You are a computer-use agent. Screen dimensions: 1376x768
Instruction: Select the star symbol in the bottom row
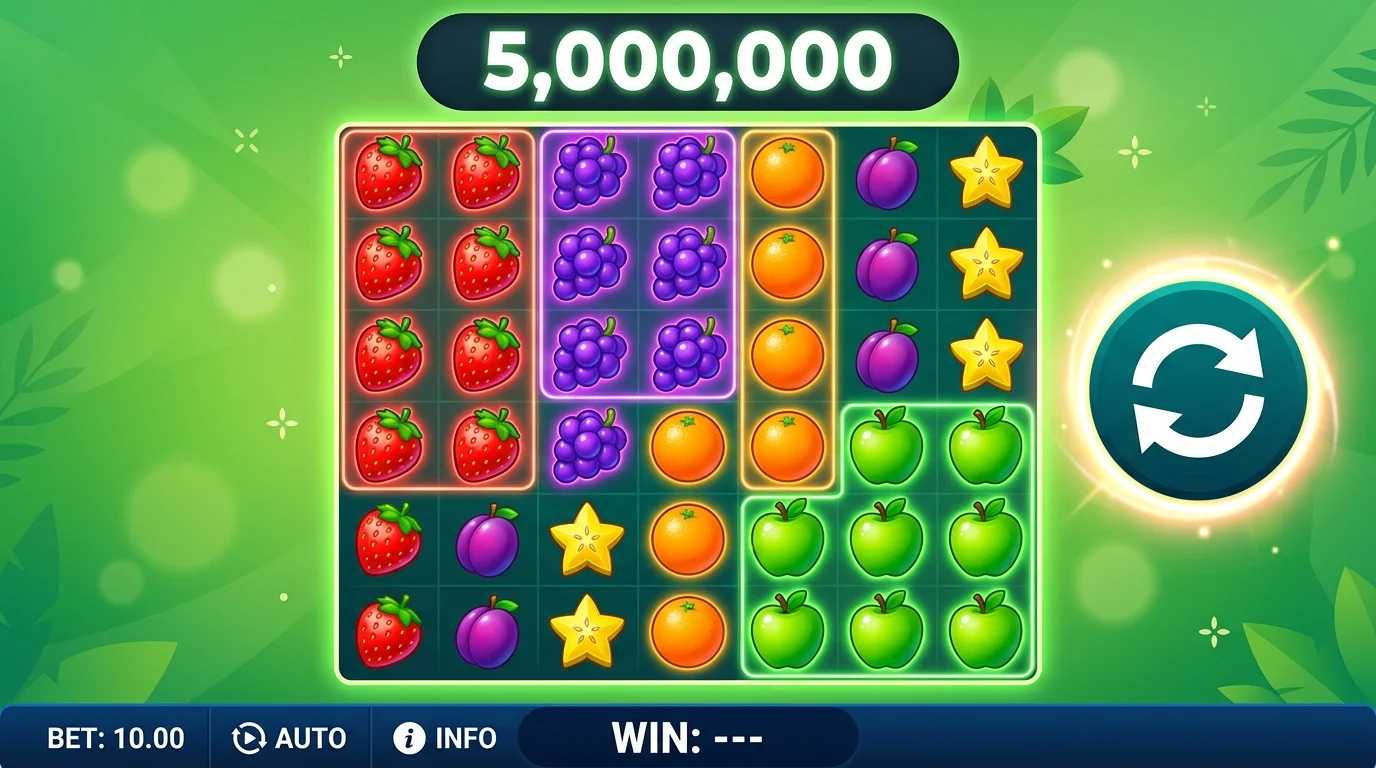click(585, 630)
